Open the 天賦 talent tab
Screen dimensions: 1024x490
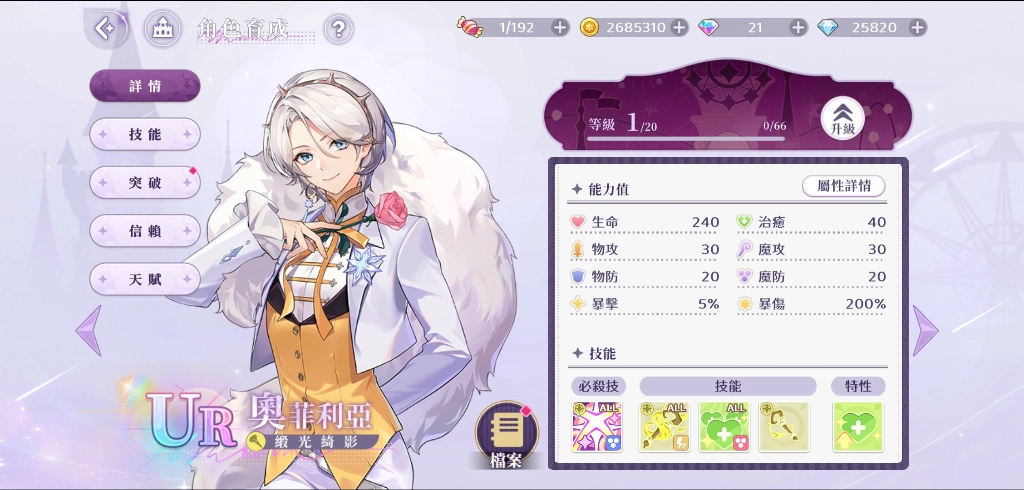click(x=145, y=279)
